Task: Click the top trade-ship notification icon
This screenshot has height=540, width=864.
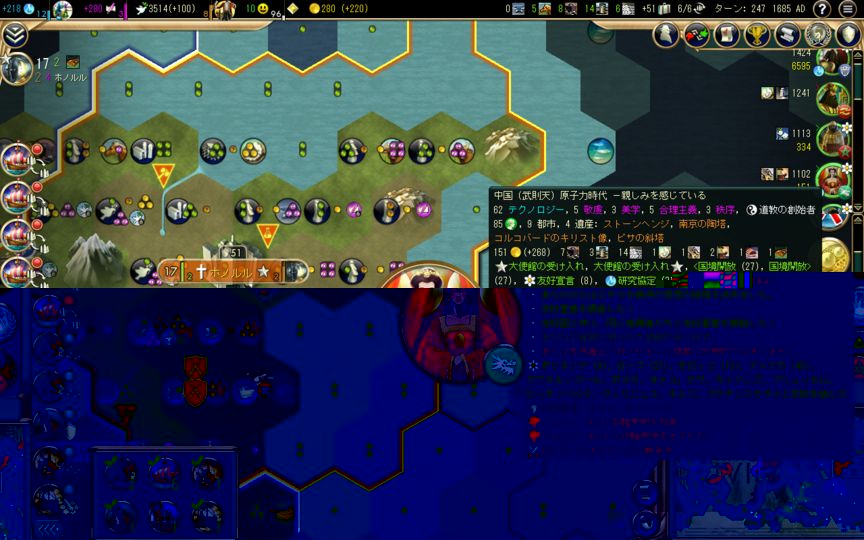Action: click(x=18, y=157)
